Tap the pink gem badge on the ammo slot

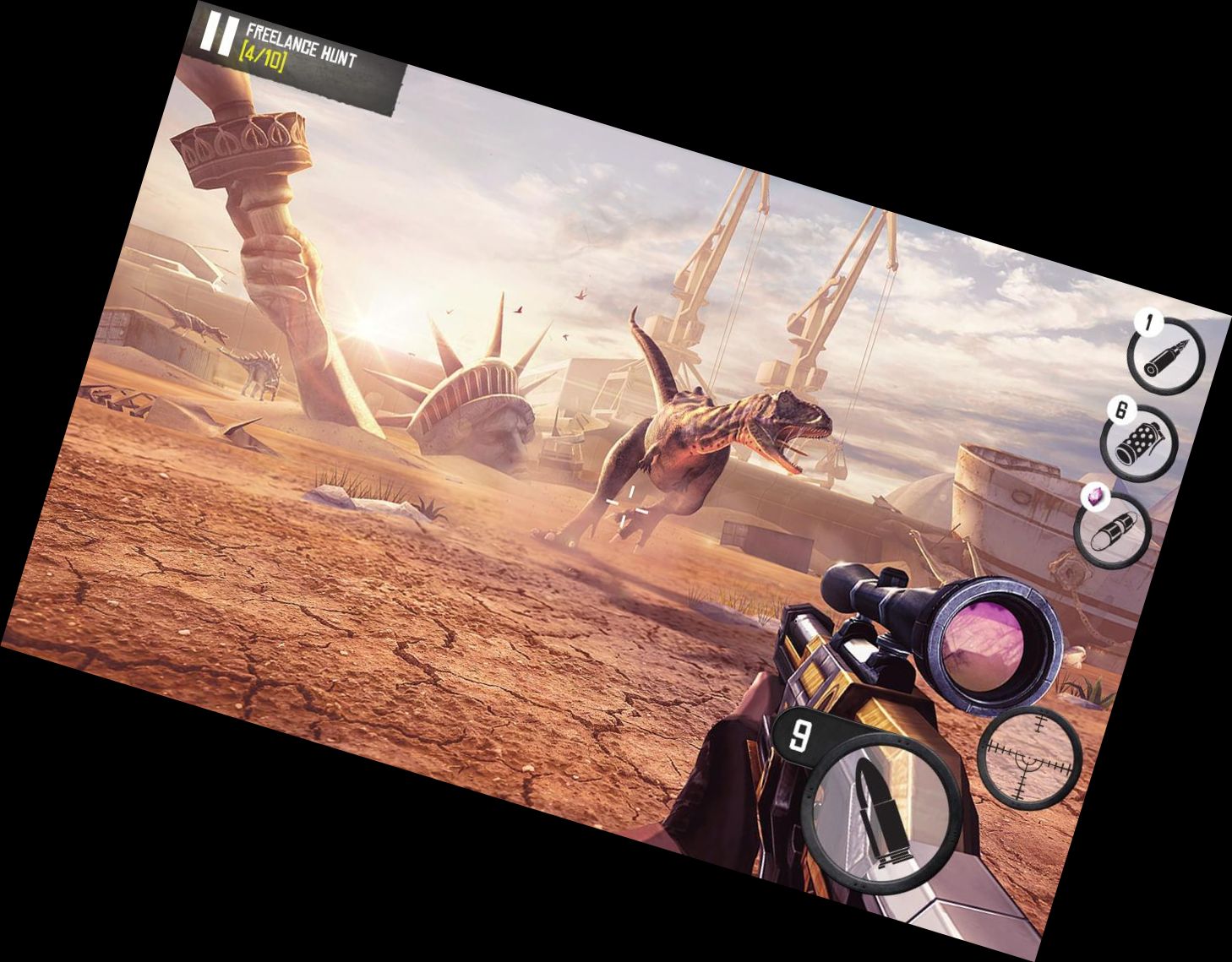pyautogui.click(x=1095, y=496)
